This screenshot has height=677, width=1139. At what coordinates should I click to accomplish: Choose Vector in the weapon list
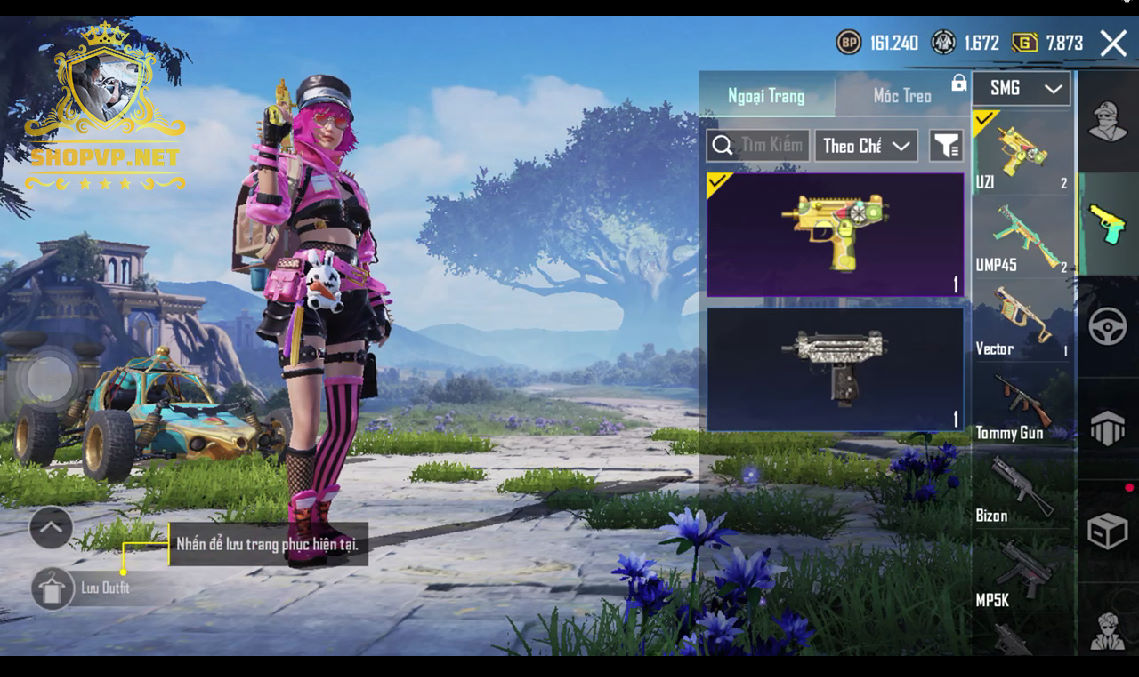1022,321
